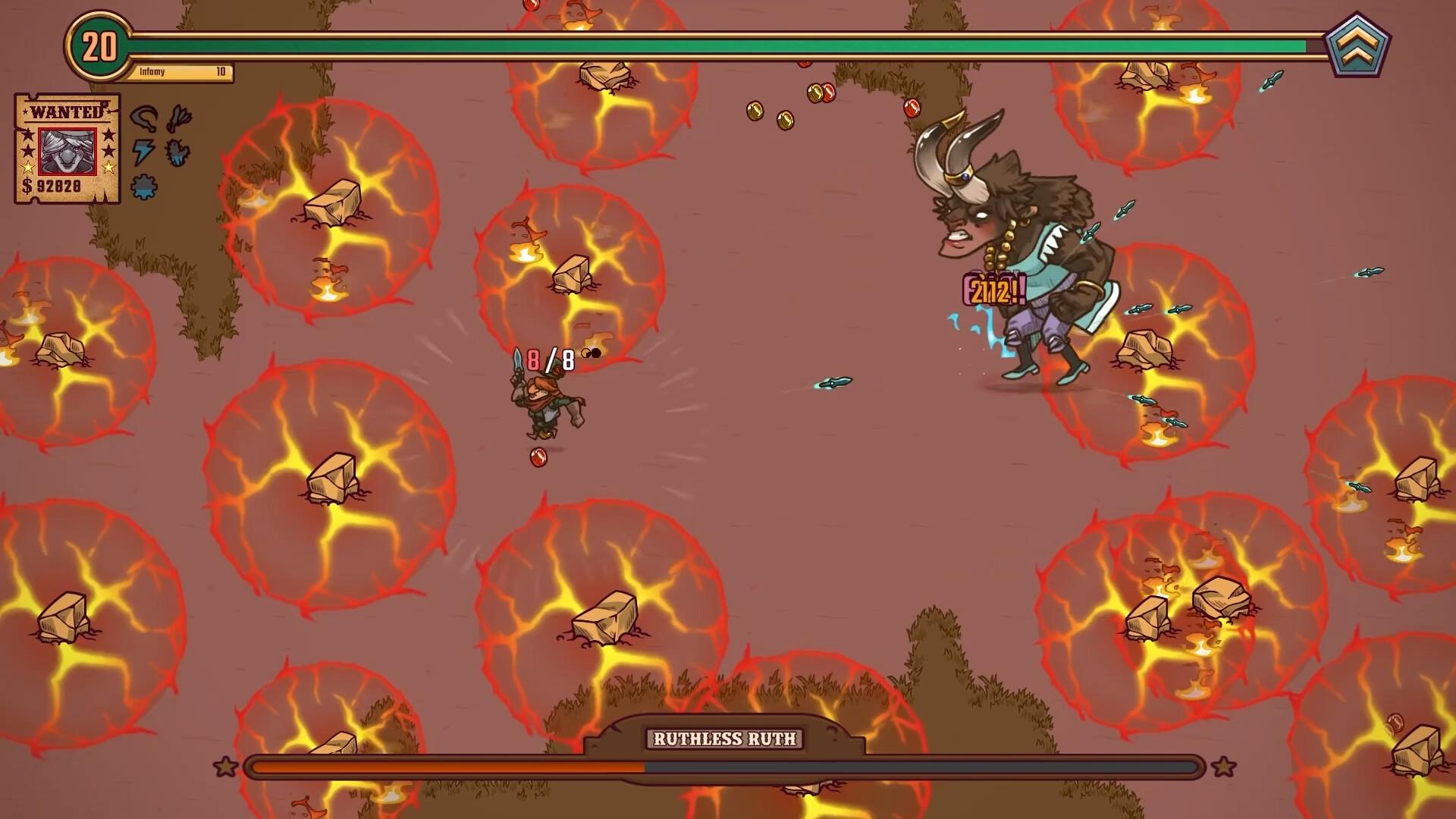Viewport: 1456px width, 819px height.
Task: Click the WANTED poster portrait
Action: [x=67, y=151]
